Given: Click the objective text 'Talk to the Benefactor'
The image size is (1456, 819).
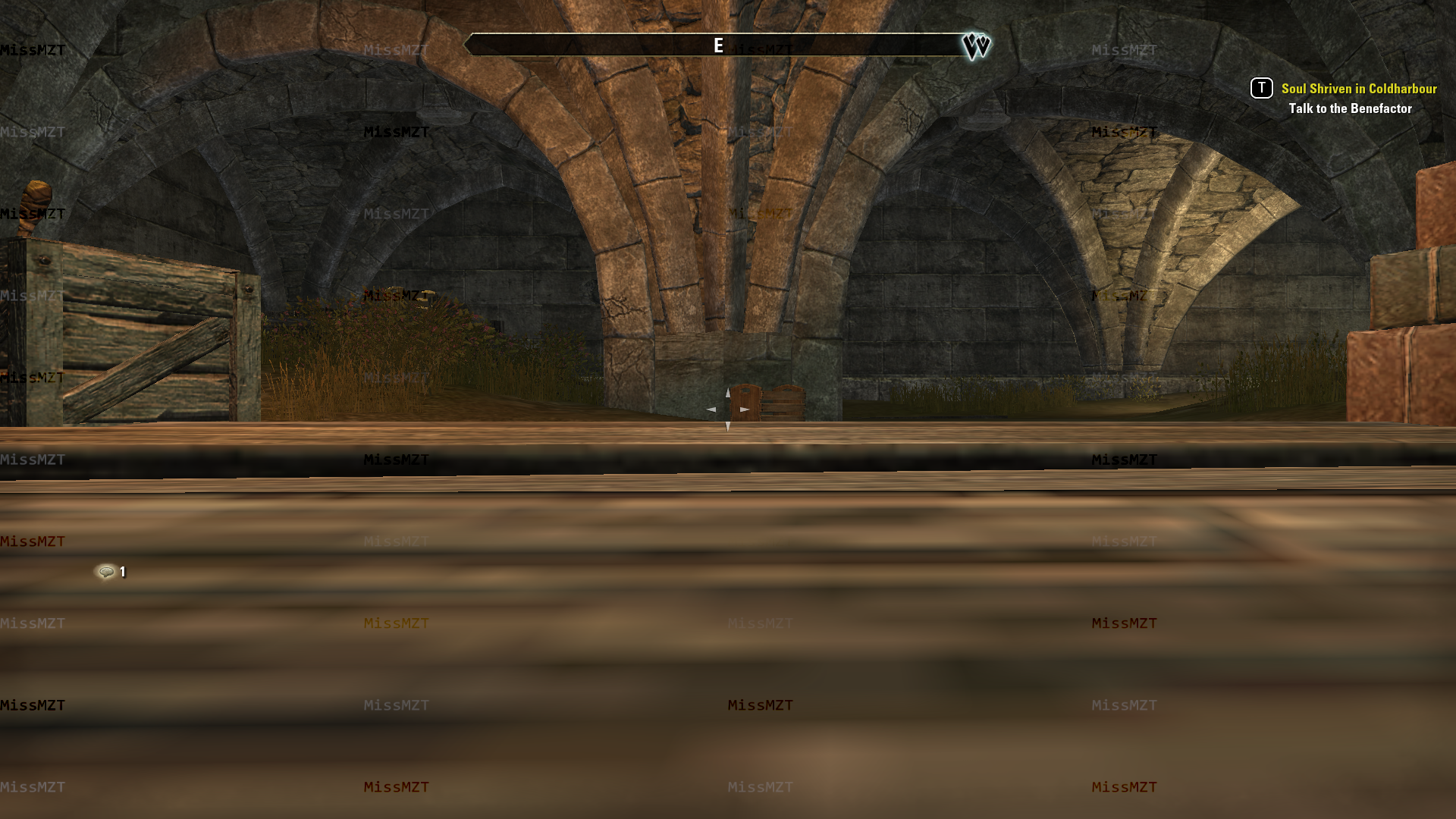Looking at the screenshot, I should (1350, 108).
